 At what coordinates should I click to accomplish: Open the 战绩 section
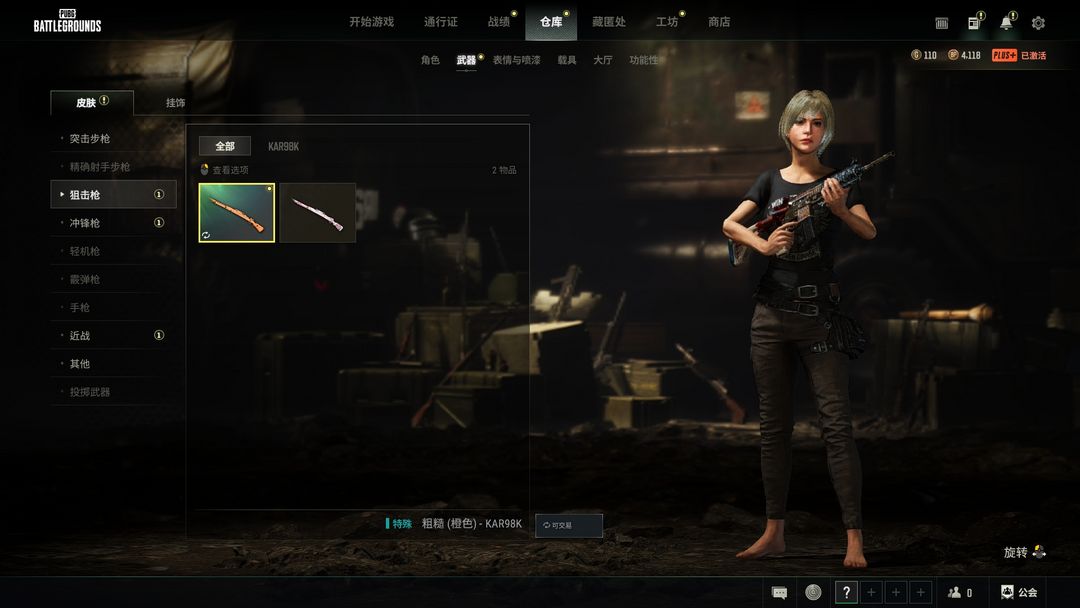[498, 22]
